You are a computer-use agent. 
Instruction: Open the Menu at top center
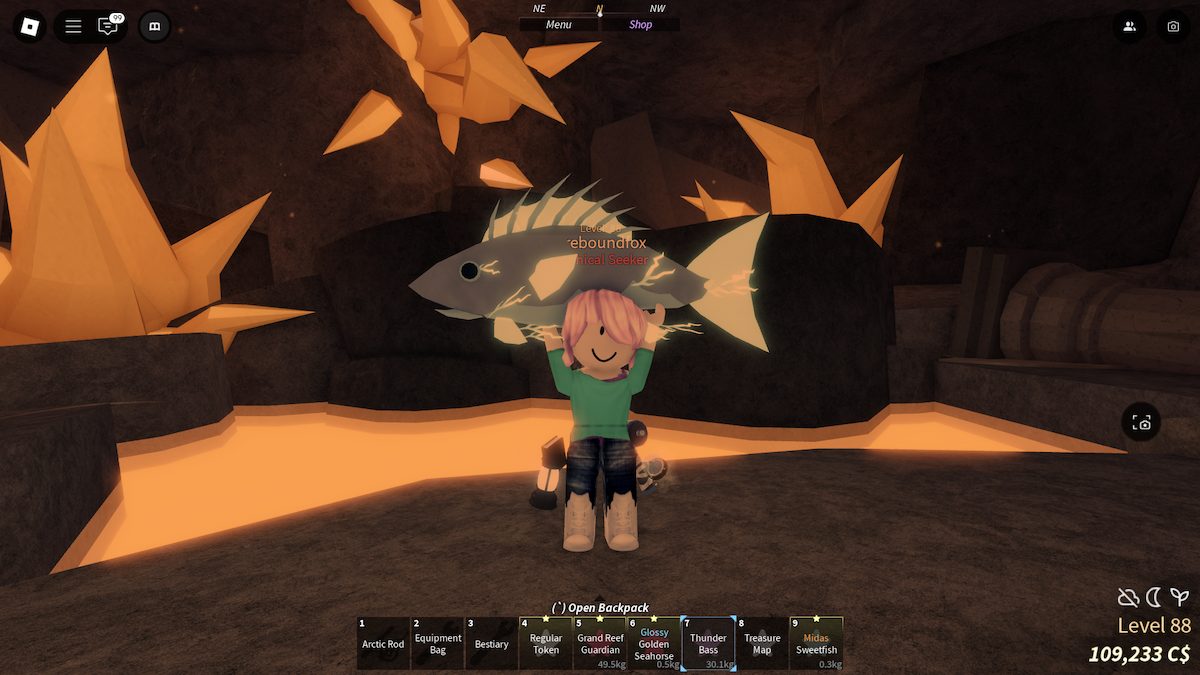tap(558, 25)
